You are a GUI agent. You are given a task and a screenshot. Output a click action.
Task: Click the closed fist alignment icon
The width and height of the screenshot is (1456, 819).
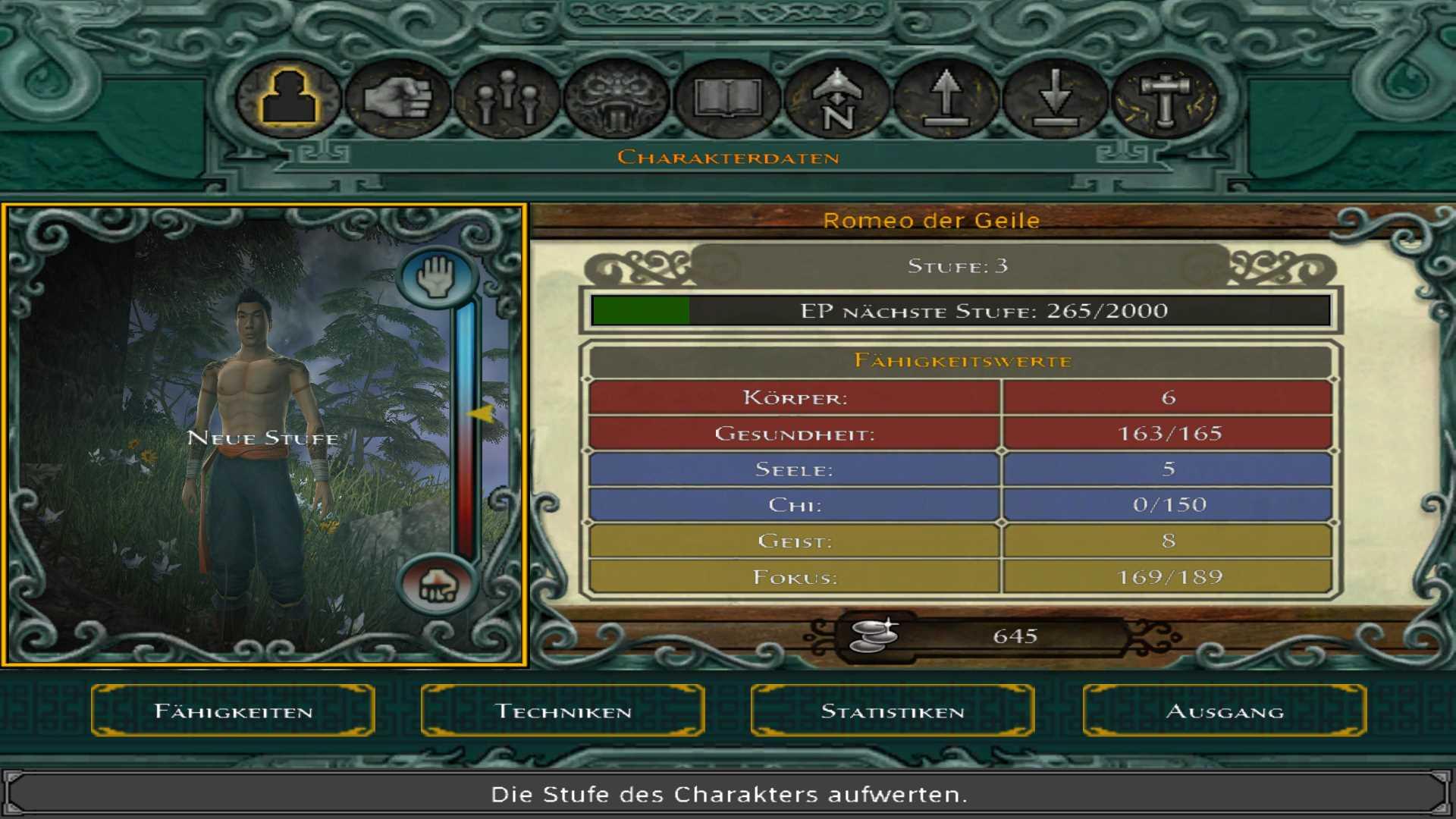(438, 585)
